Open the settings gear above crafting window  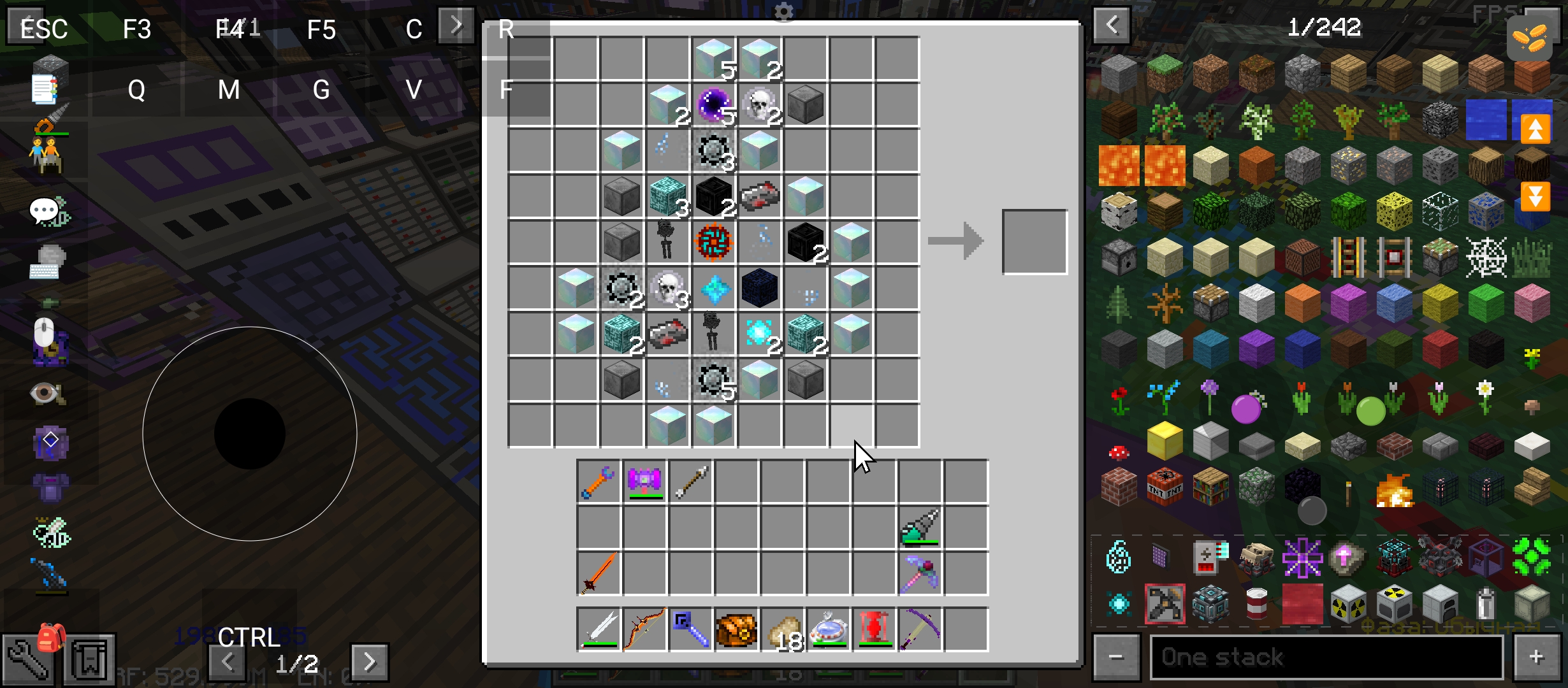[783, 11]
